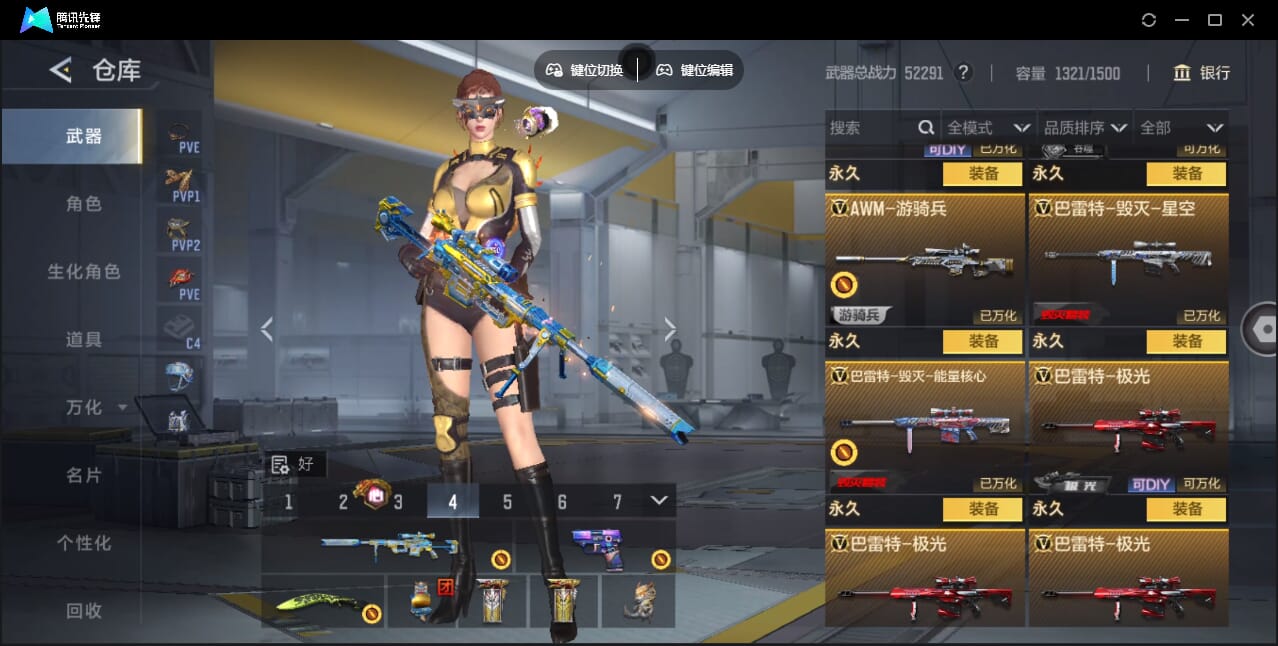
Task: Switch to the 个性化 personalization tab
Action: coord(84,543)
